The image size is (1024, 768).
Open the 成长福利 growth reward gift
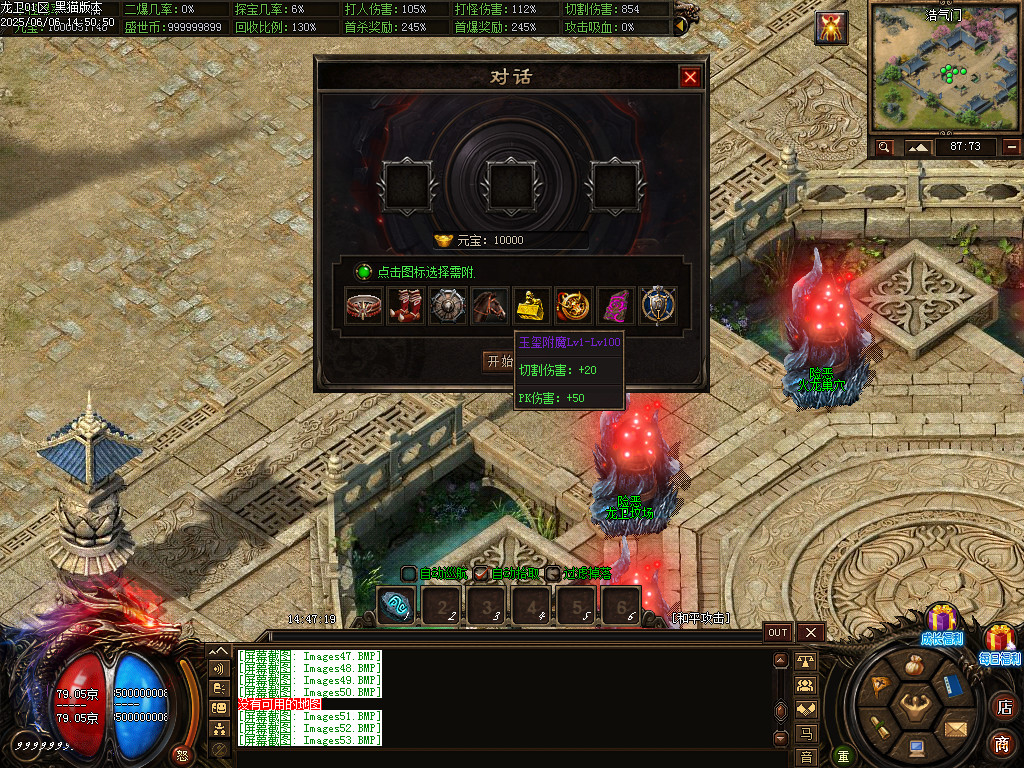point(941,623)
